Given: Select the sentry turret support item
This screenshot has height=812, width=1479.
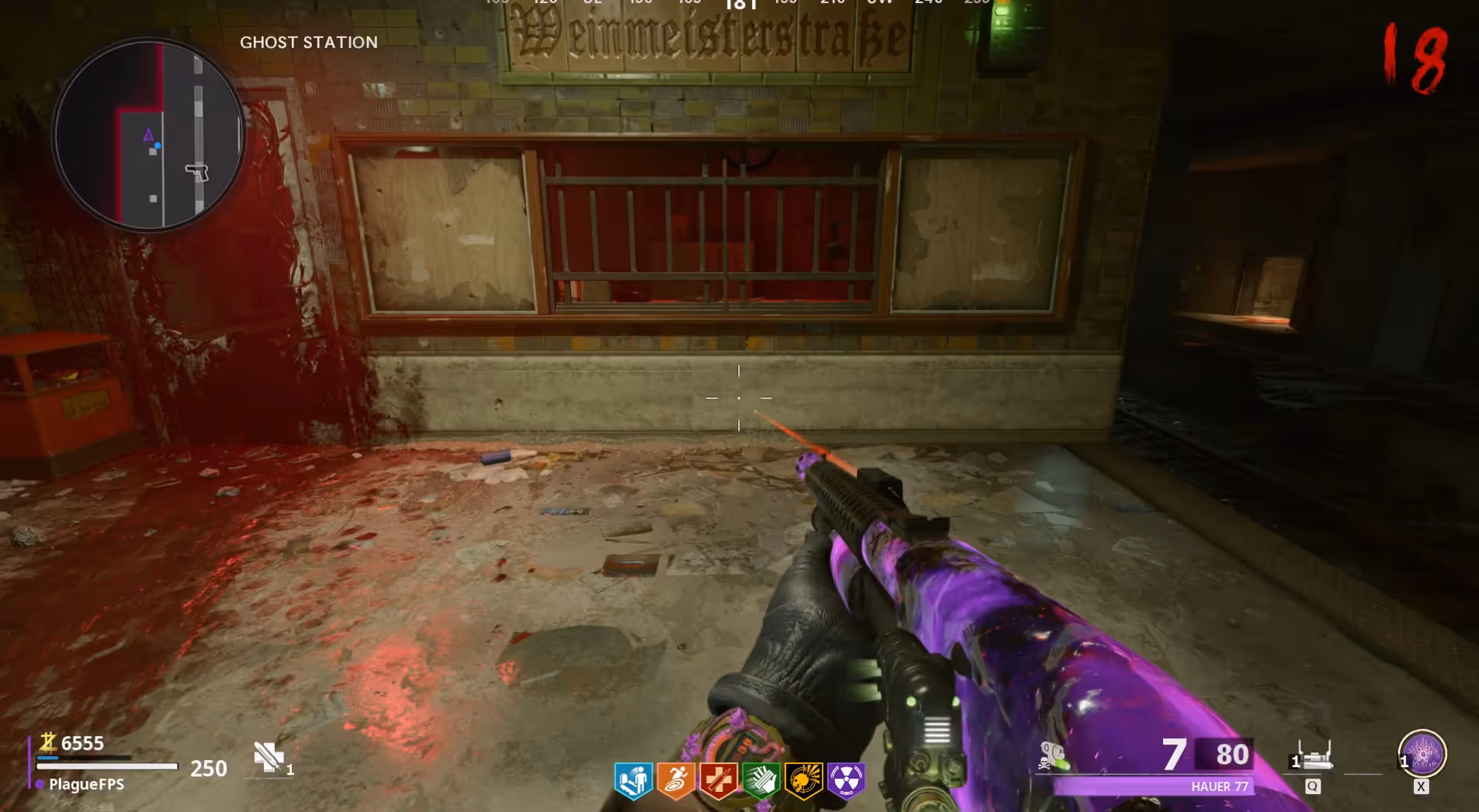Looking at the screenshot, I should click(x=1313, y=756).
